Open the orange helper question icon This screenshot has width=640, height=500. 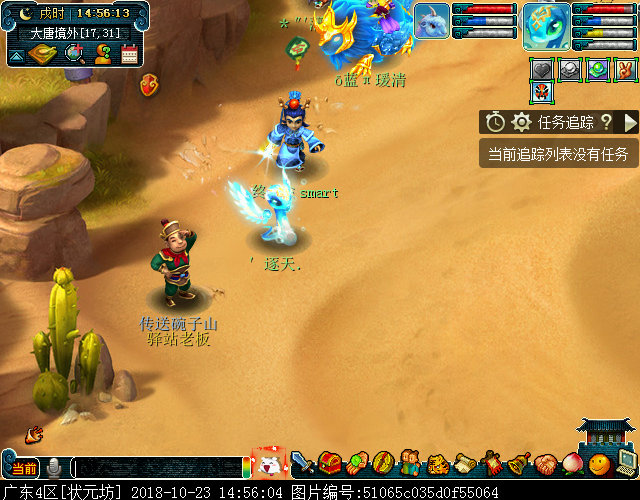click(x=102, y=54)
